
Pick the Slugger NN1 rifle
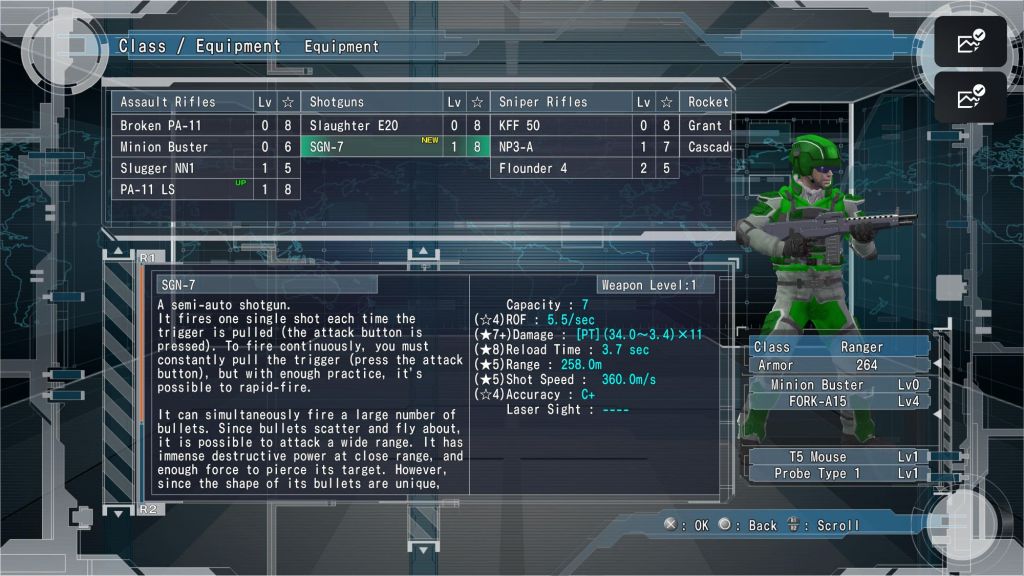[x=181, y=168]
